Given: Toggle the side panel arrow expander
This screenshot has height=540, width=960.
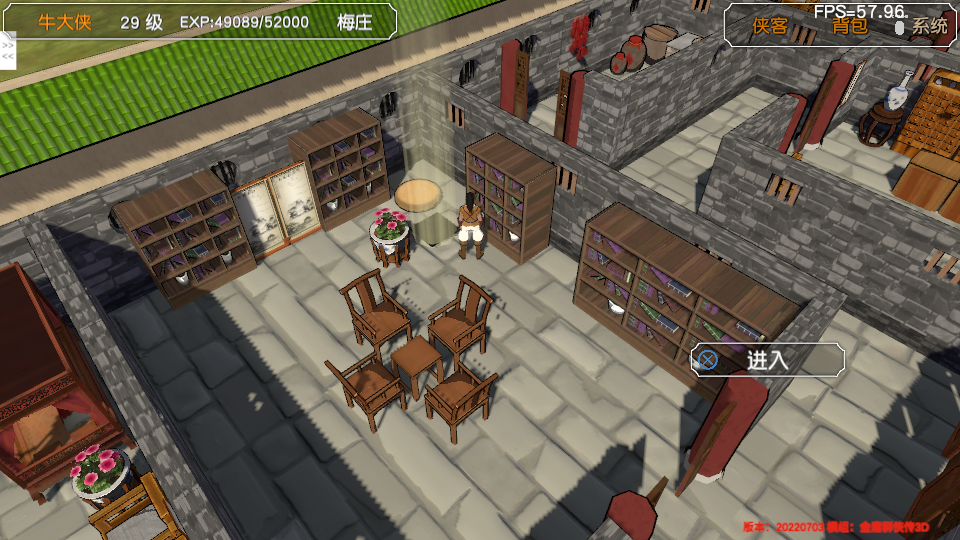Looking at the screenshot, I should (x=8, y=51).
